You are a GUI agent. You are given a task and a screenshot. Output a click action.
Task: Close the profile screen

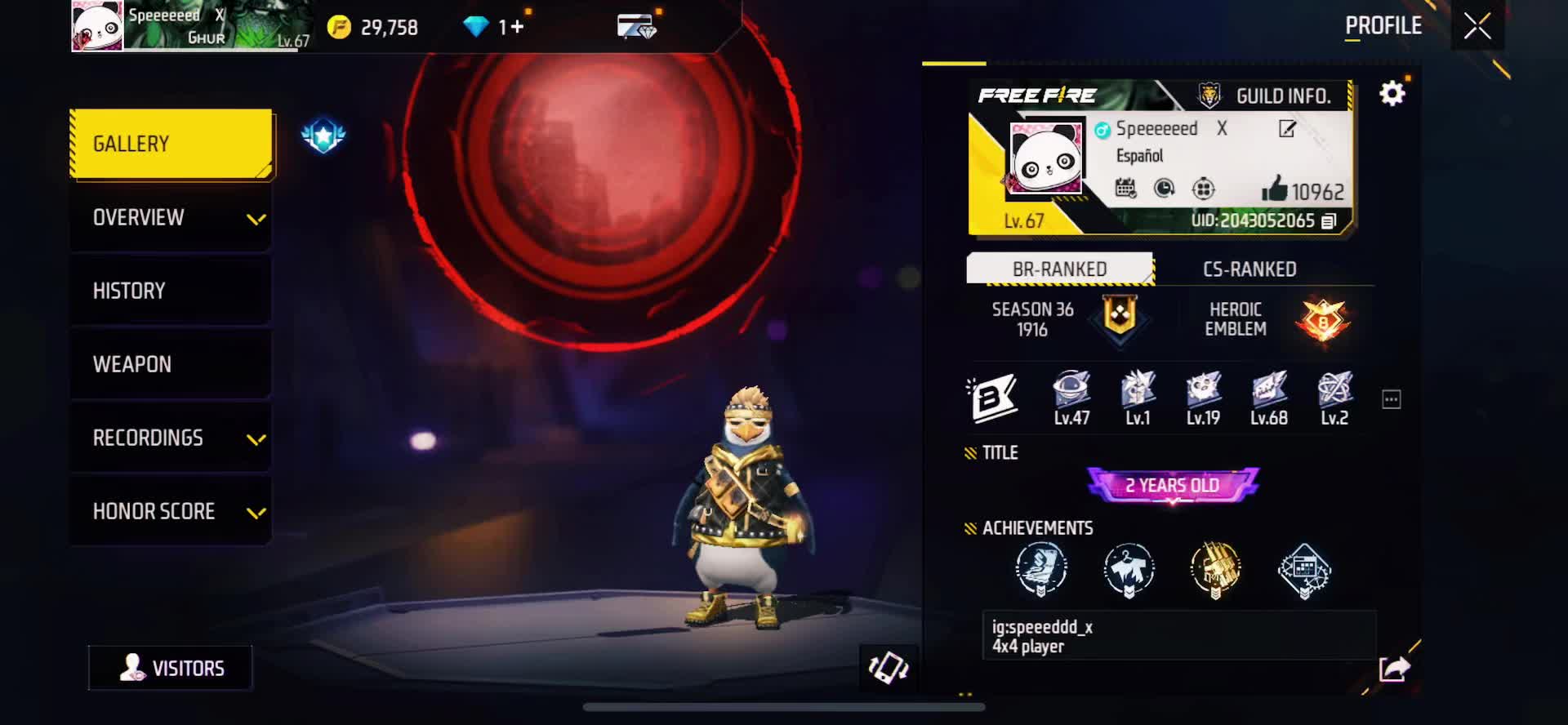1477,26
